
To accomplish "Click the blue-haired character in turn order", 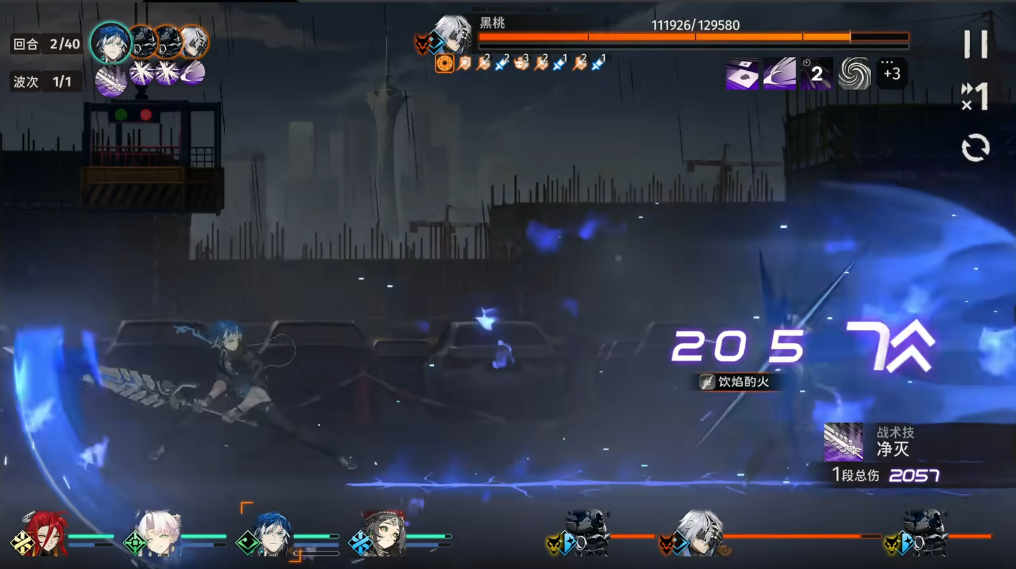I will click(110, 42).
